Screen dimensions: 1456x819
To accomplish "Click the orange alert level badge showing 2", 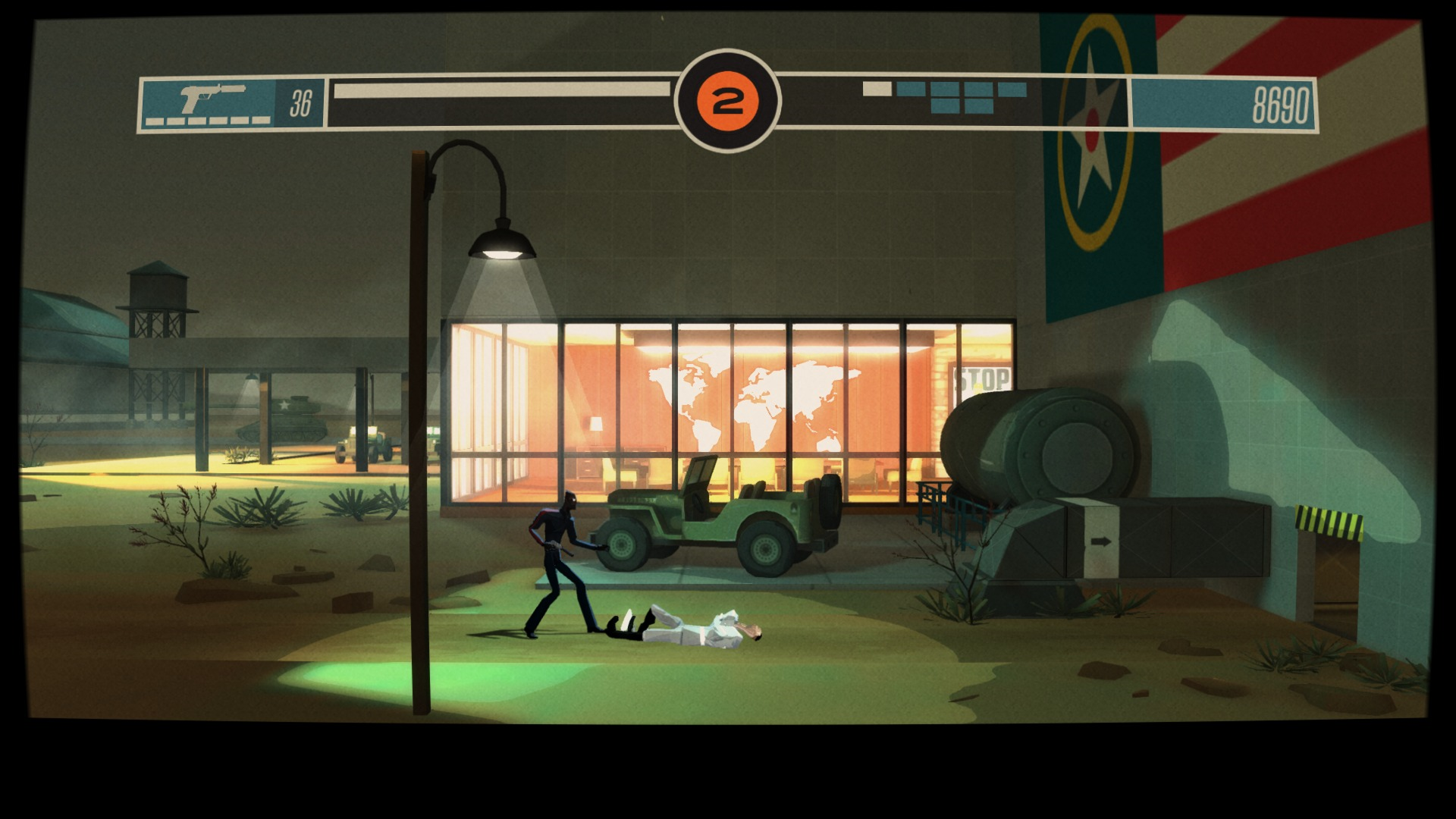I will (728, 97).
